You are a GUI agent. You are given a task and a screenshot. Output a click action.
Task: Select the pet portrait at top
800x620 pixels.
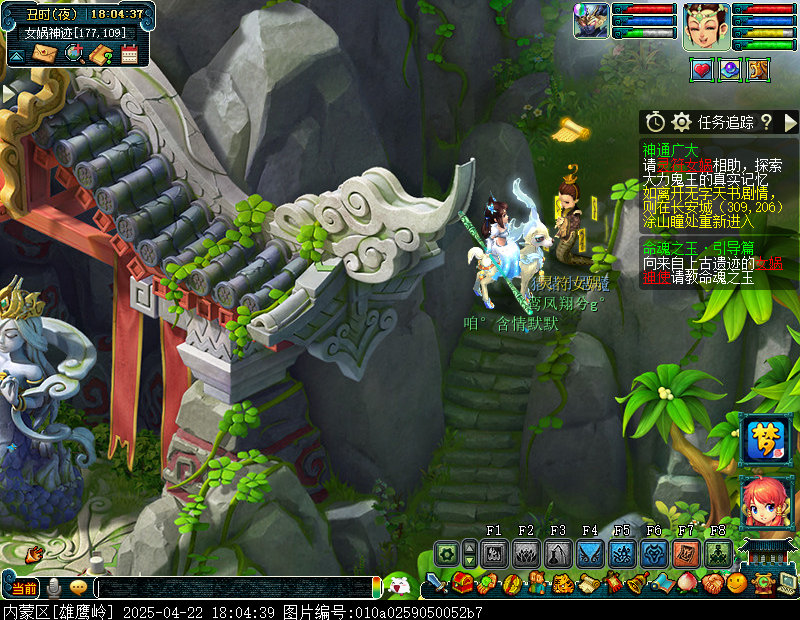[591, 21]
